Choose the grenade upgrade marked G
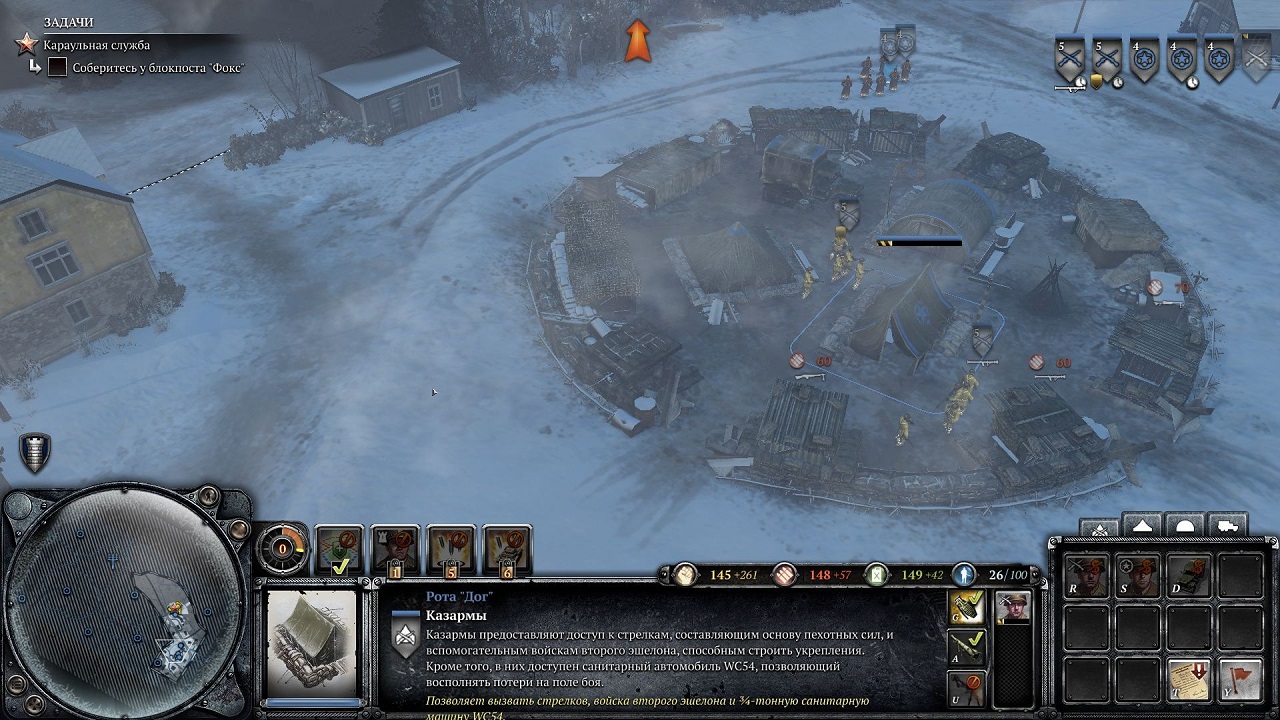 point(966,607)
